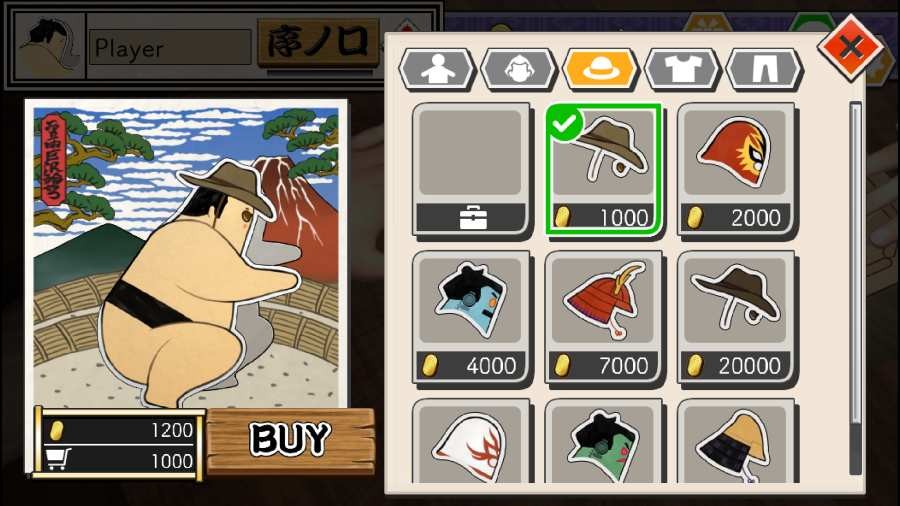Switch to the shirt category tab

[682, 69]
